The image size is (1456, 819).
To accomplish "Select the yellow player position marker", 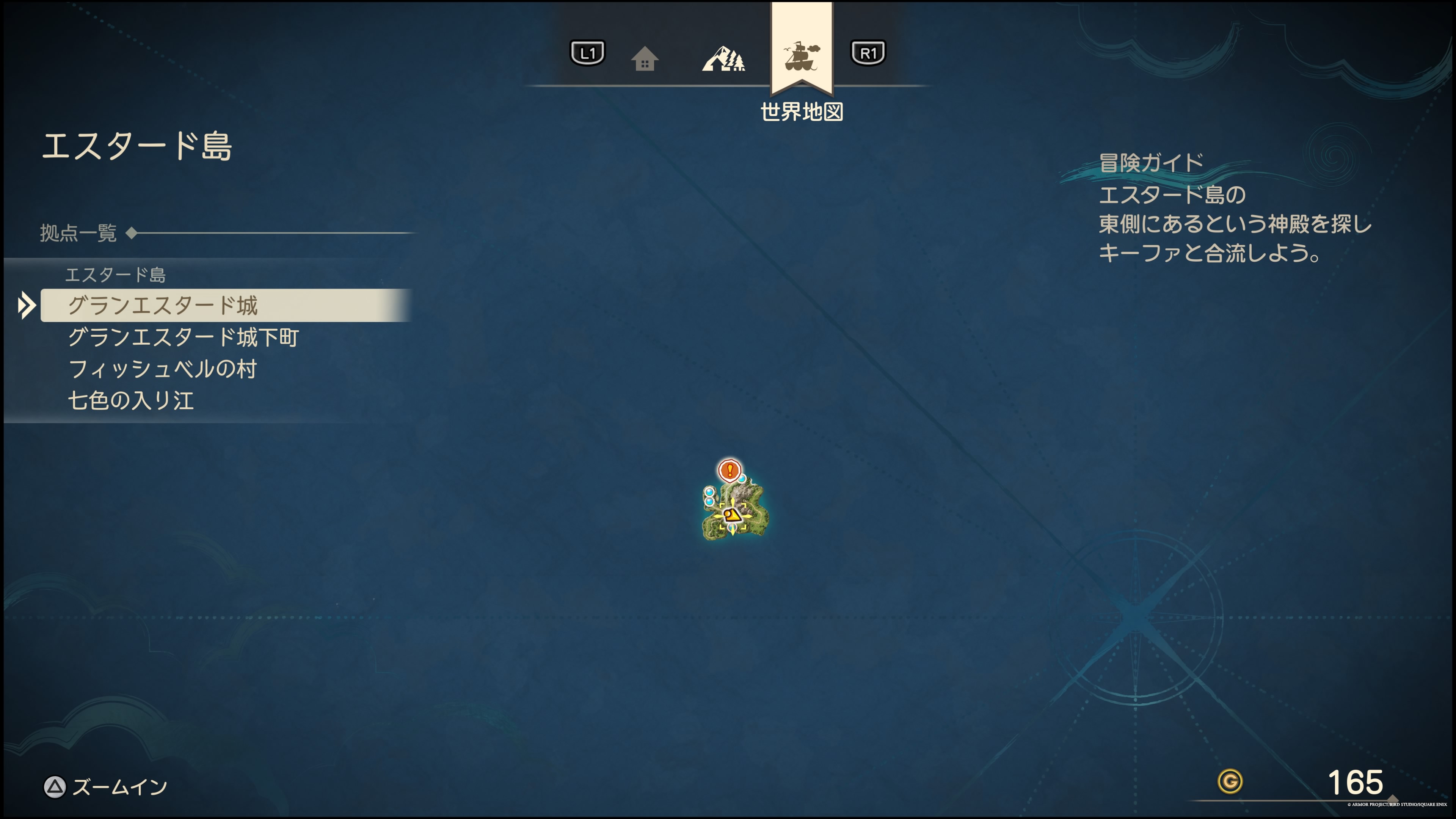I will point(732,515).
